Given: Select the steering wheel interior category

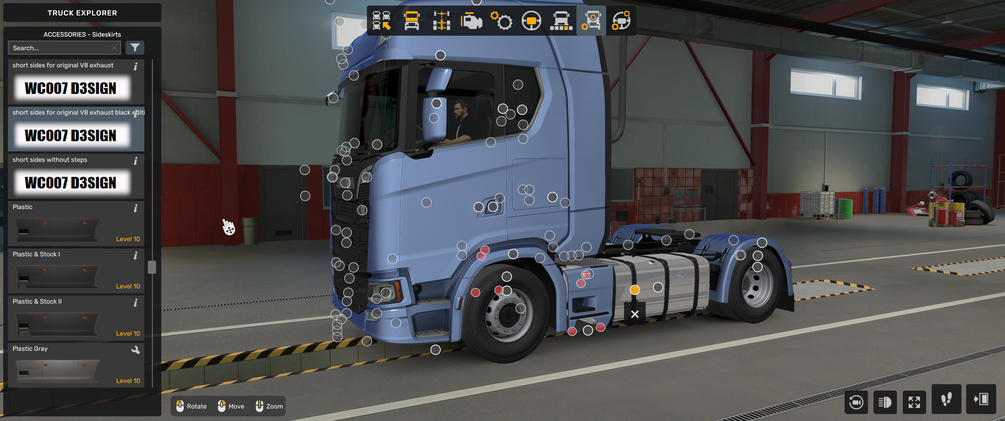Looking at the screenshot, I should pyautogui.click(x=531, y=20).
